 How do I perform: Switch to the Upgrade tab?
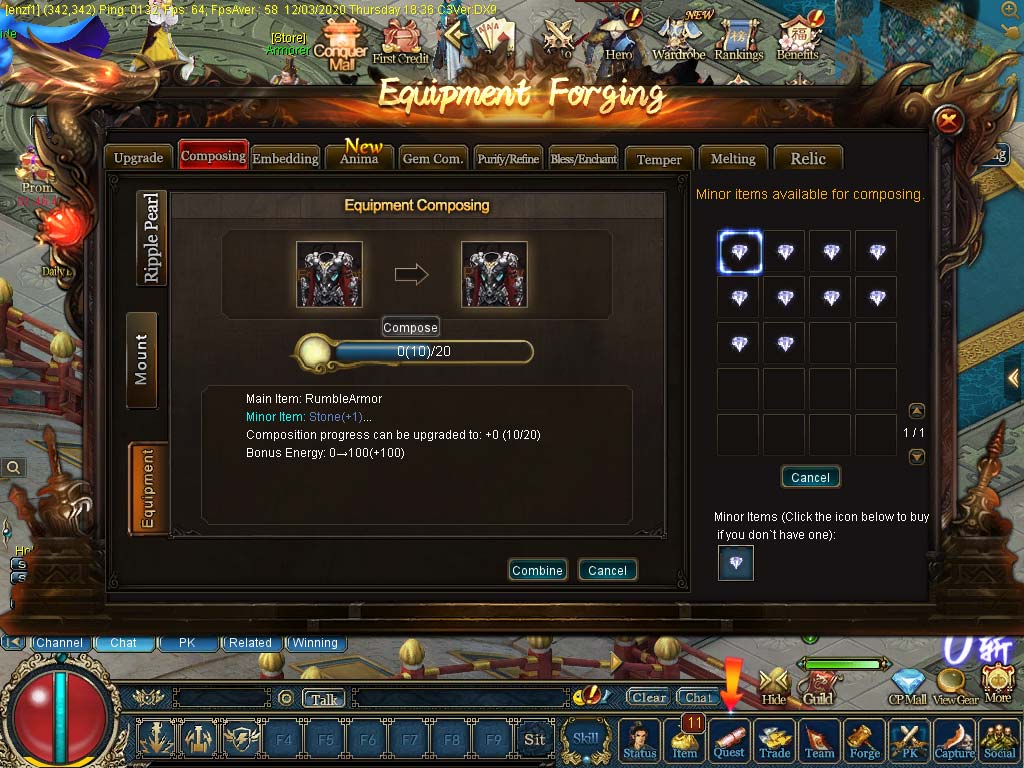pyautogui.click(x=138, y=158)
